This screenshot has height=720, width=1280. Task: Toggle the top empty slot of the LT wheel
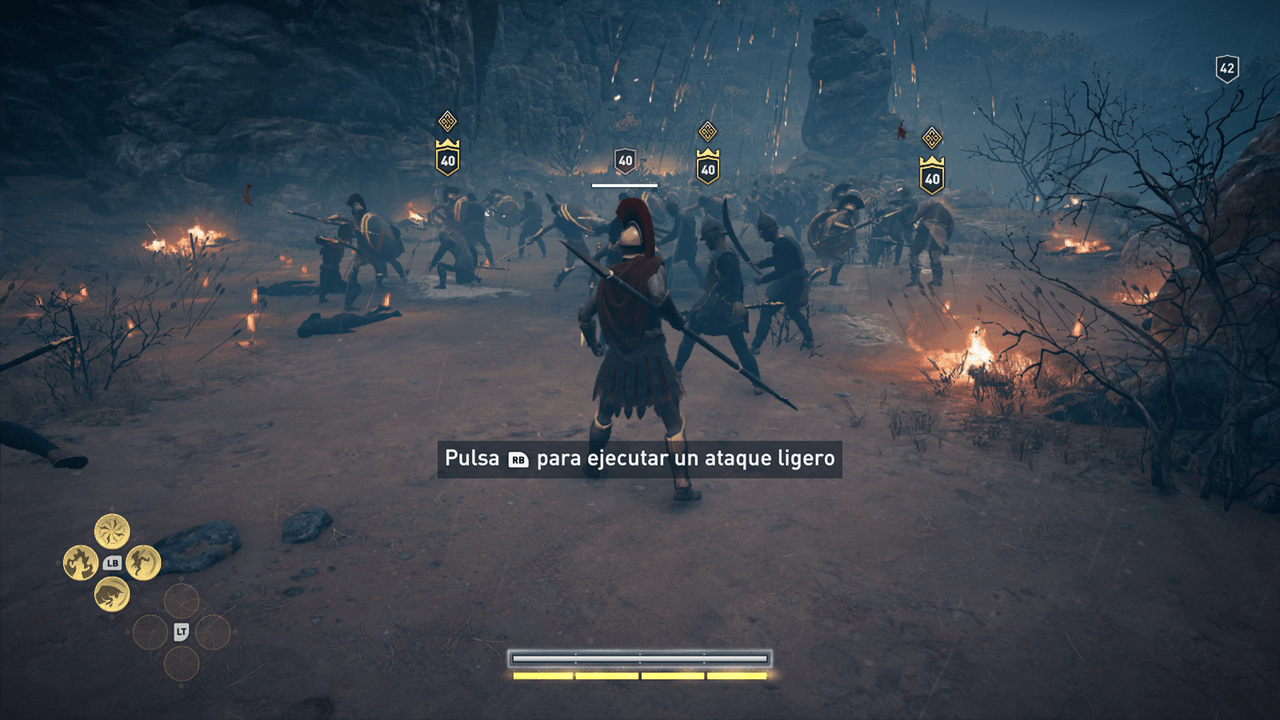click(183, 600)
